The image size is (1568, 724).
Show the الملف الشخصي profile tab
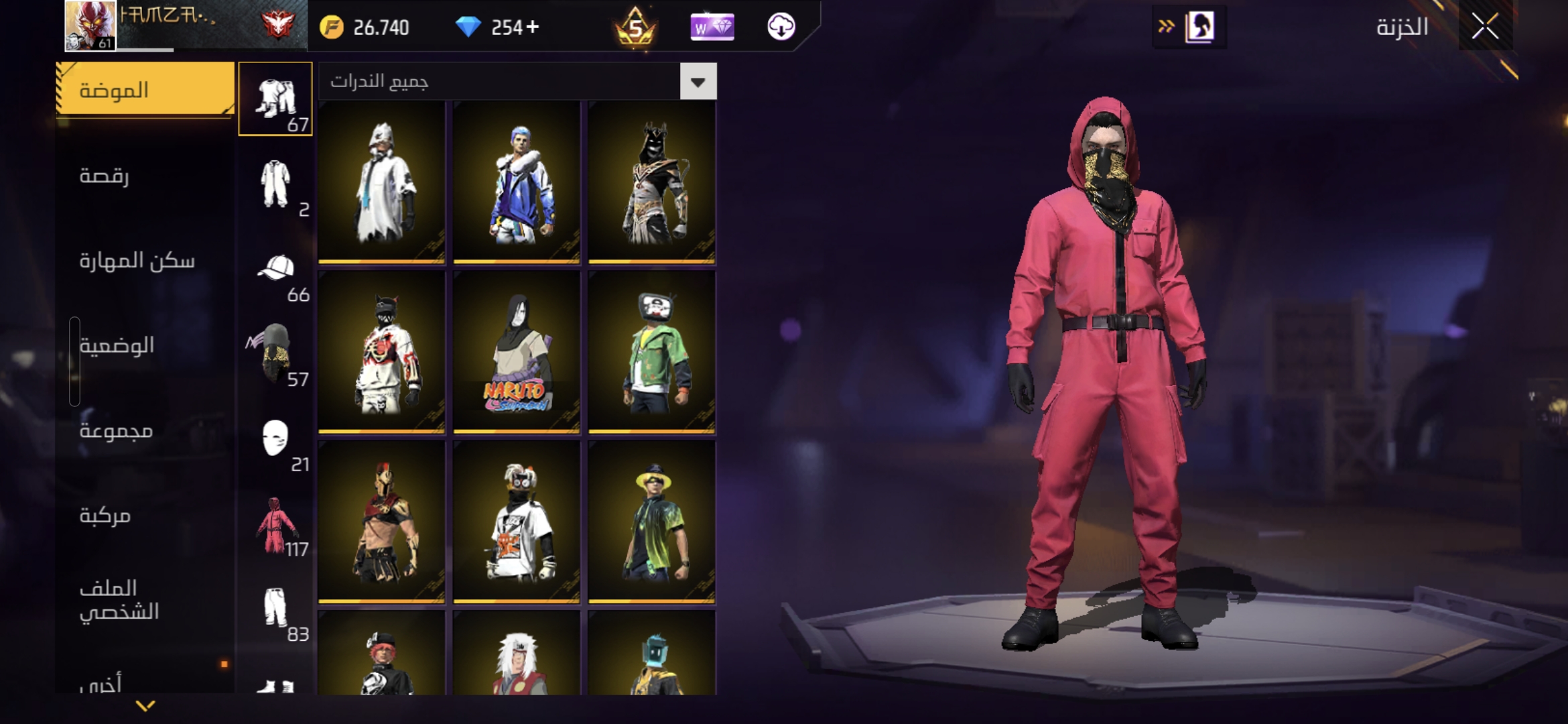coord(119,599)
